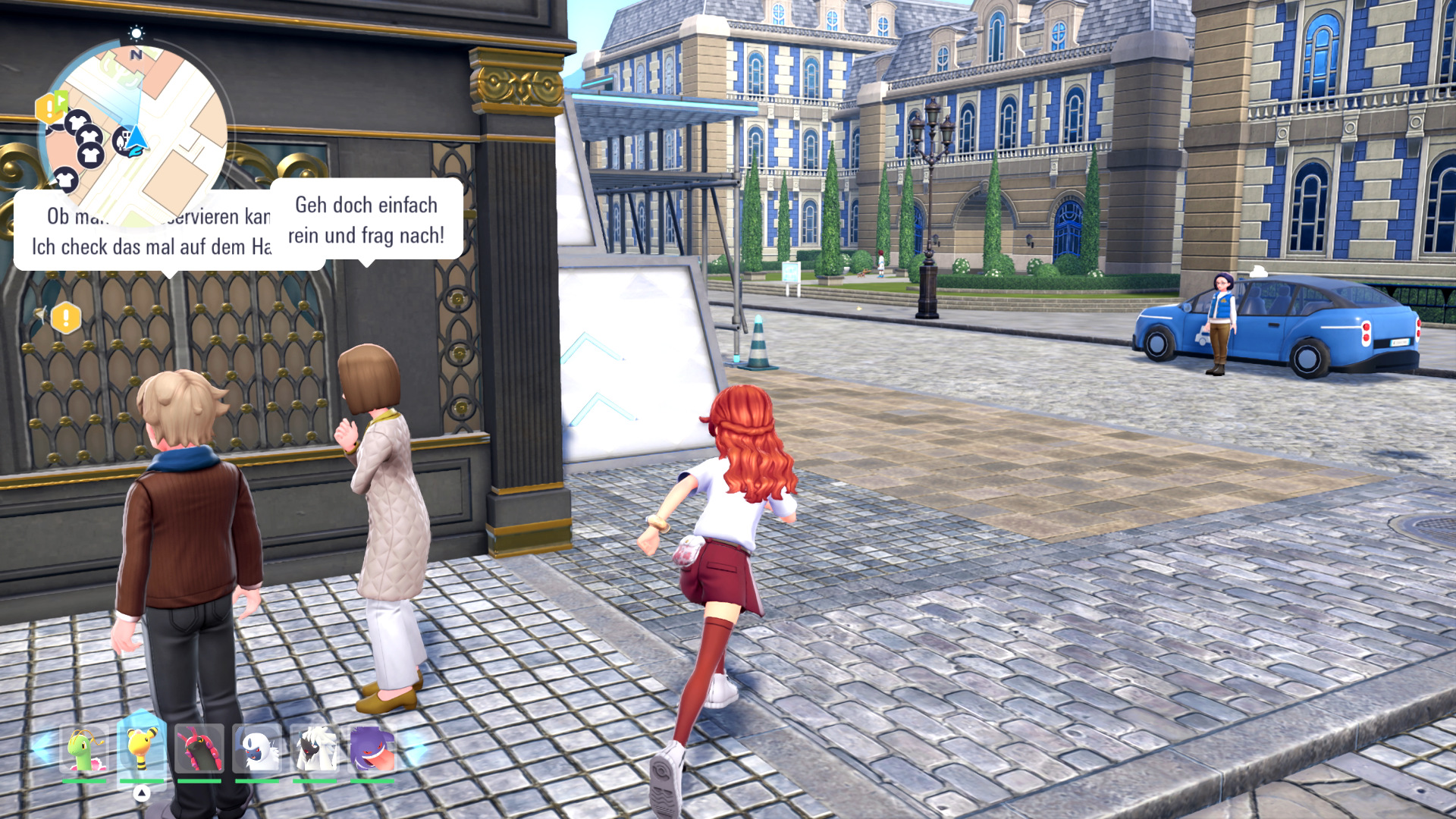Screen dimensions: 1456x819
Task: Click the yellow quest marker by the gate
Action: 66,318
